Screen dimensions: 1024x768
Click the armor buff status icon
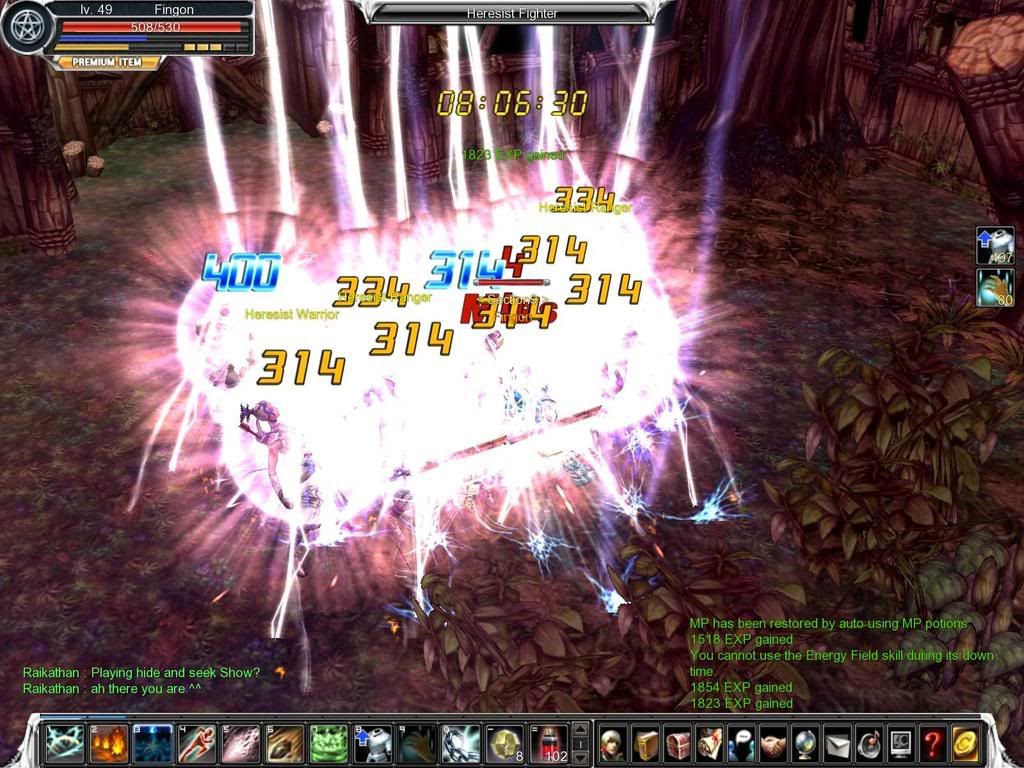pyautogui.click(x=995, y=245)
